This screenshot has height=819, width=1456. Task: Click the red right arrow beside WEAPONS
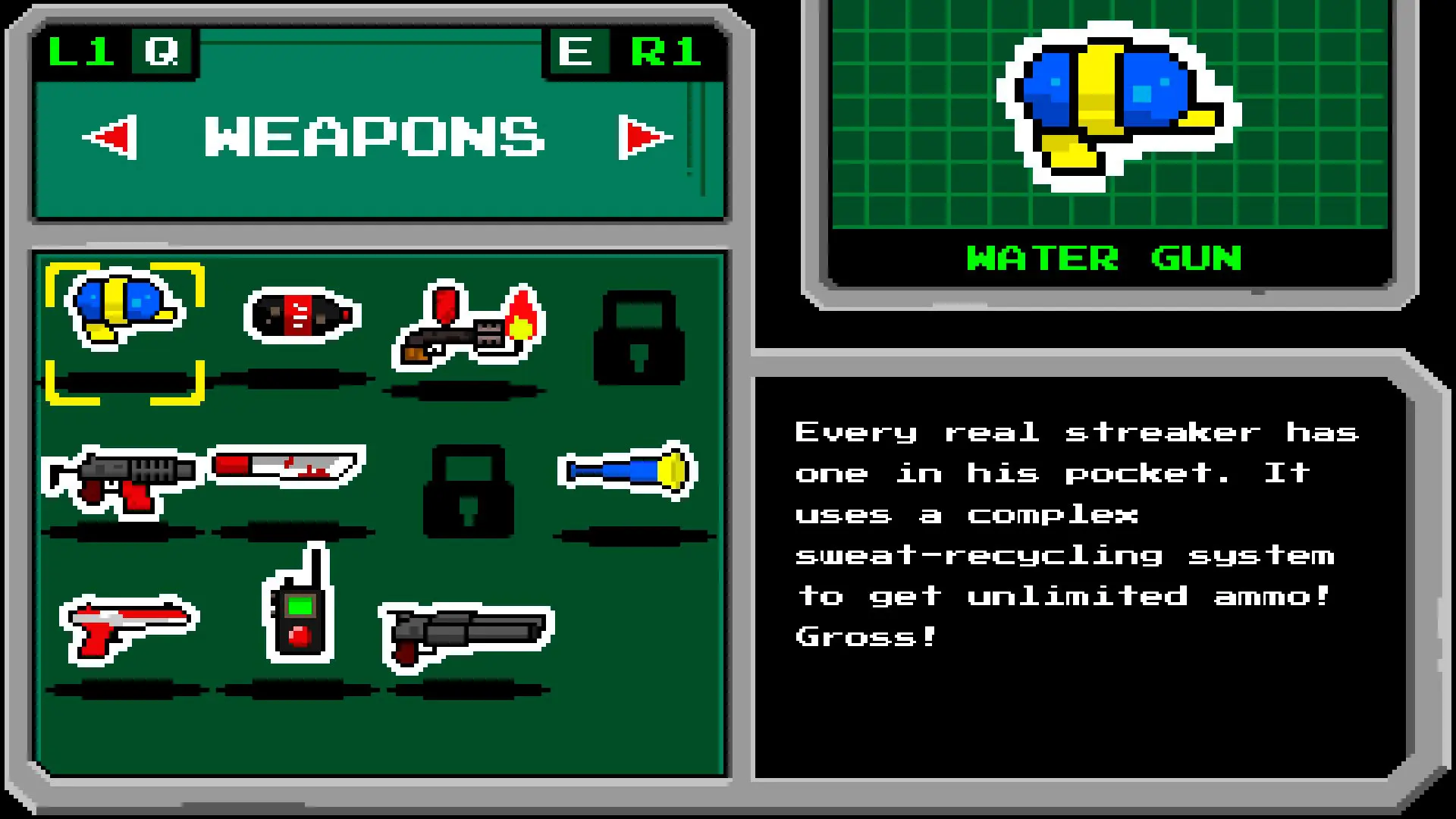click(x=645, y=137)
